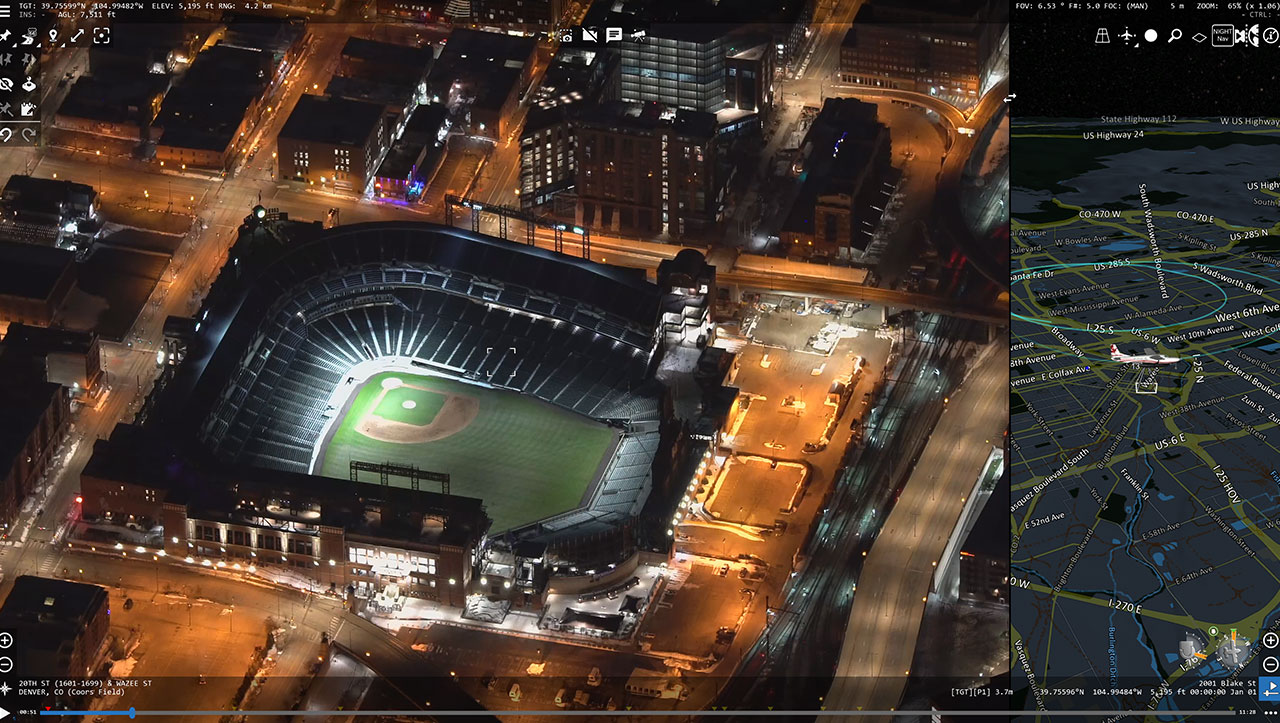The image size is (1280, 723).
Task: Select the airplane icon in map toolbar
Action: point(1127,36)
